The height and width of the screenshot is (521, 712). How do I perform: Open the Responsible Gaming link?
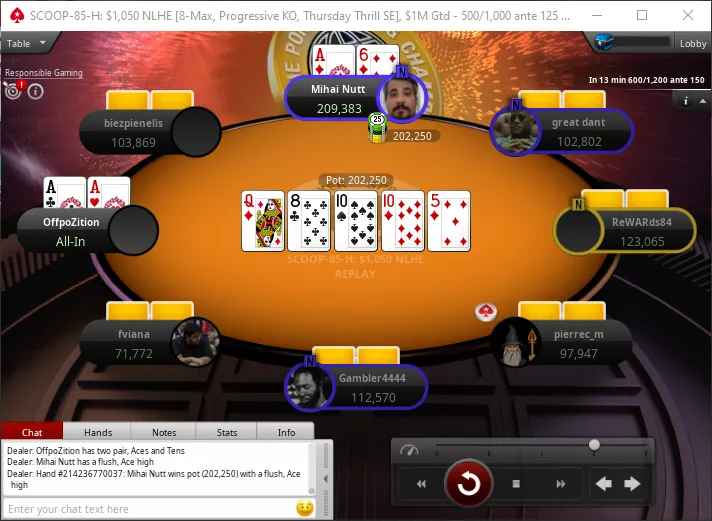pos(44,73)
